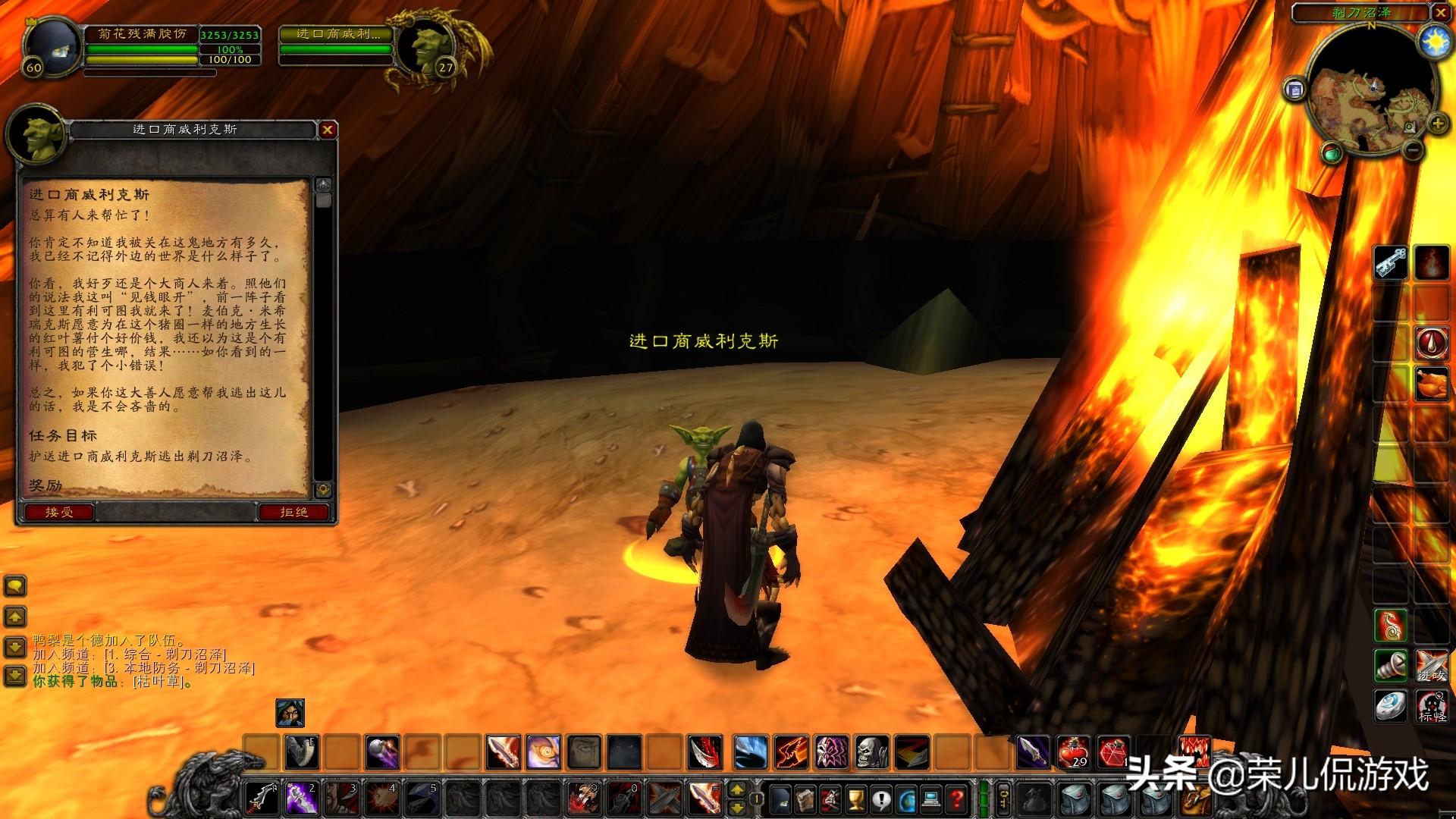Open the help question mark menu
Screen dimensions: 1456x819
click(x=958, y=799)
